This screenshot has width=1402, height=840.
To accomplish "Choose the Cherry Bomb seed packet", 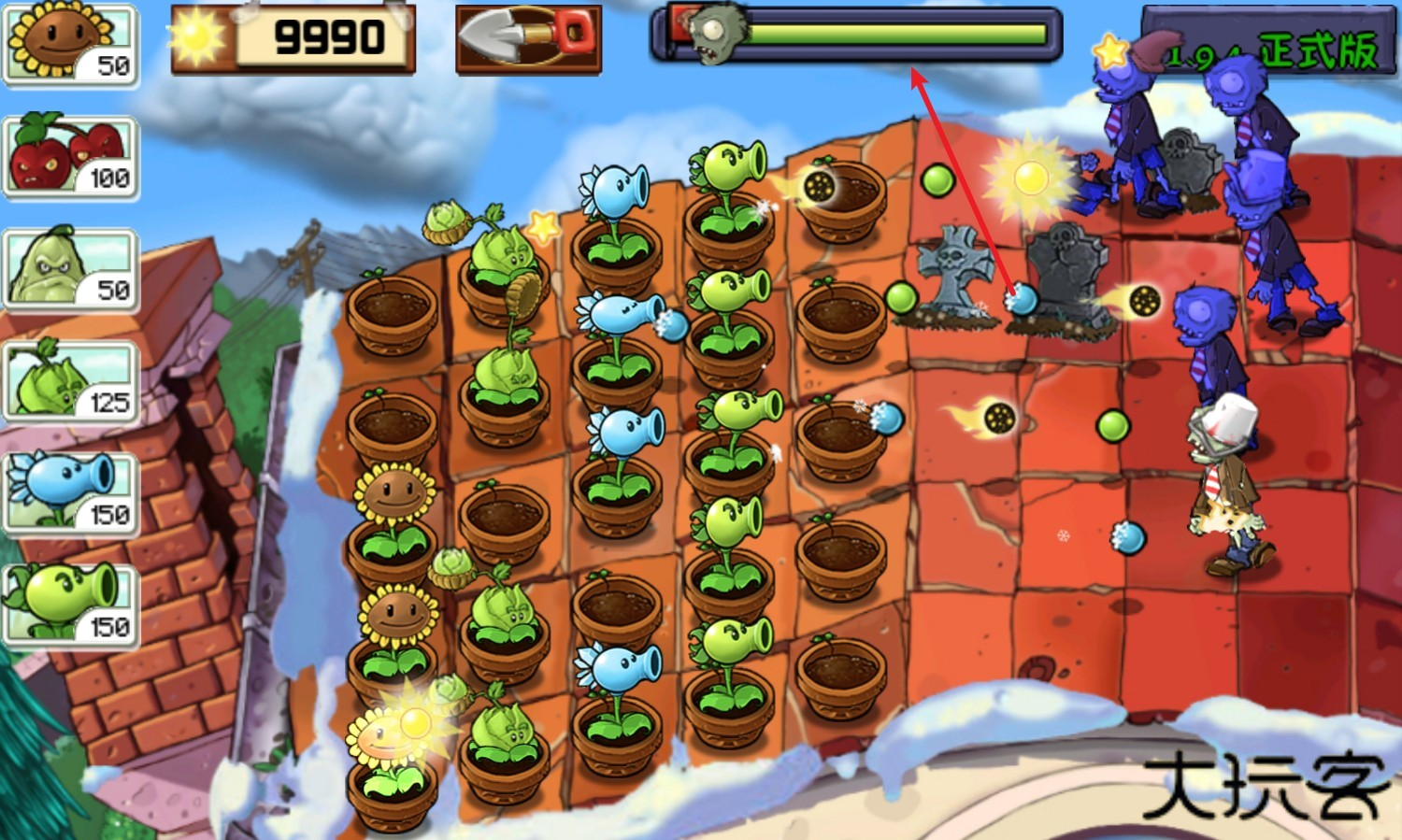I will 70,156.
